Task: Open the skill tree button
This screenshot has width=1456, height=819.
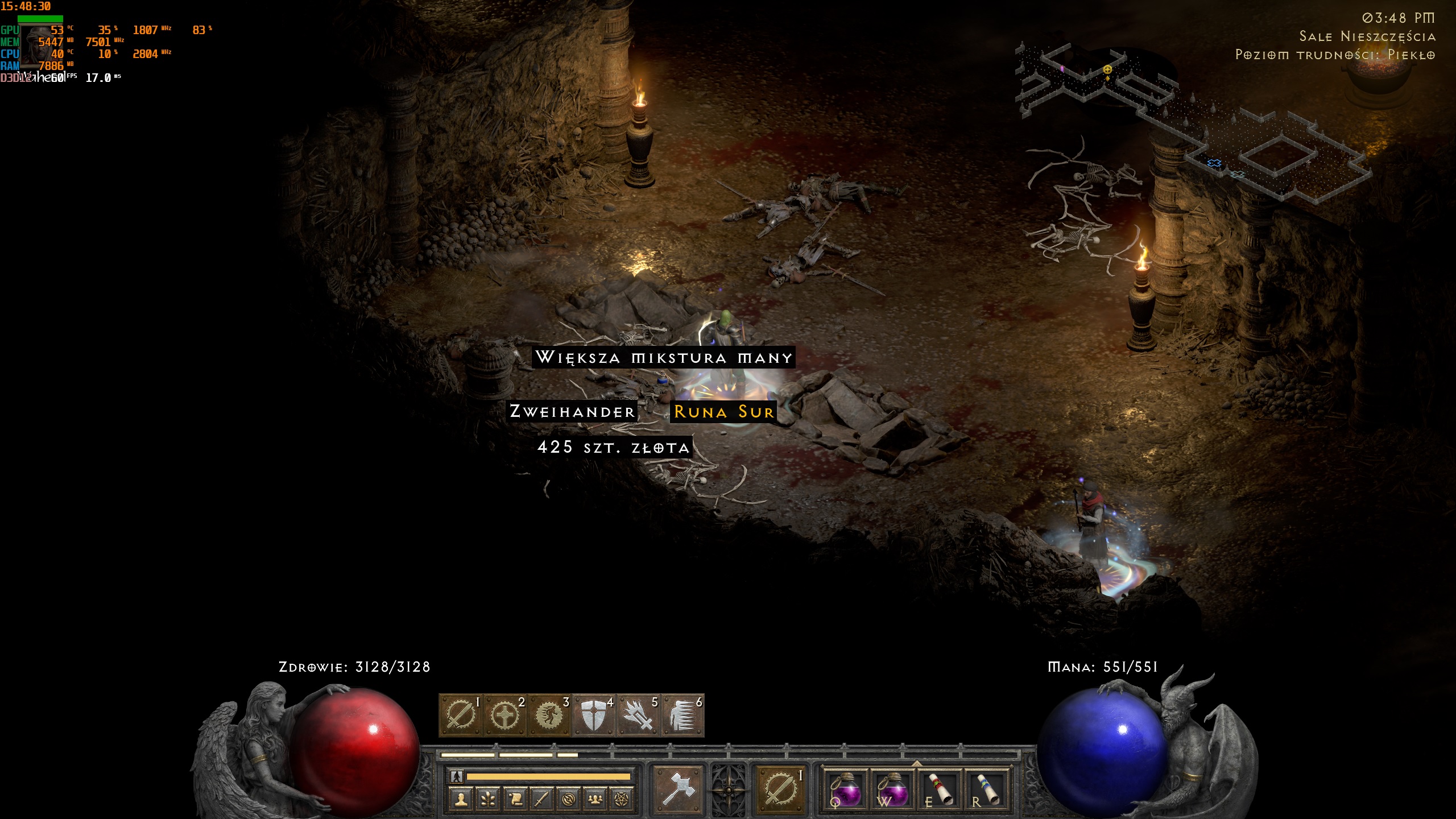Action: (x=488, y=800)
